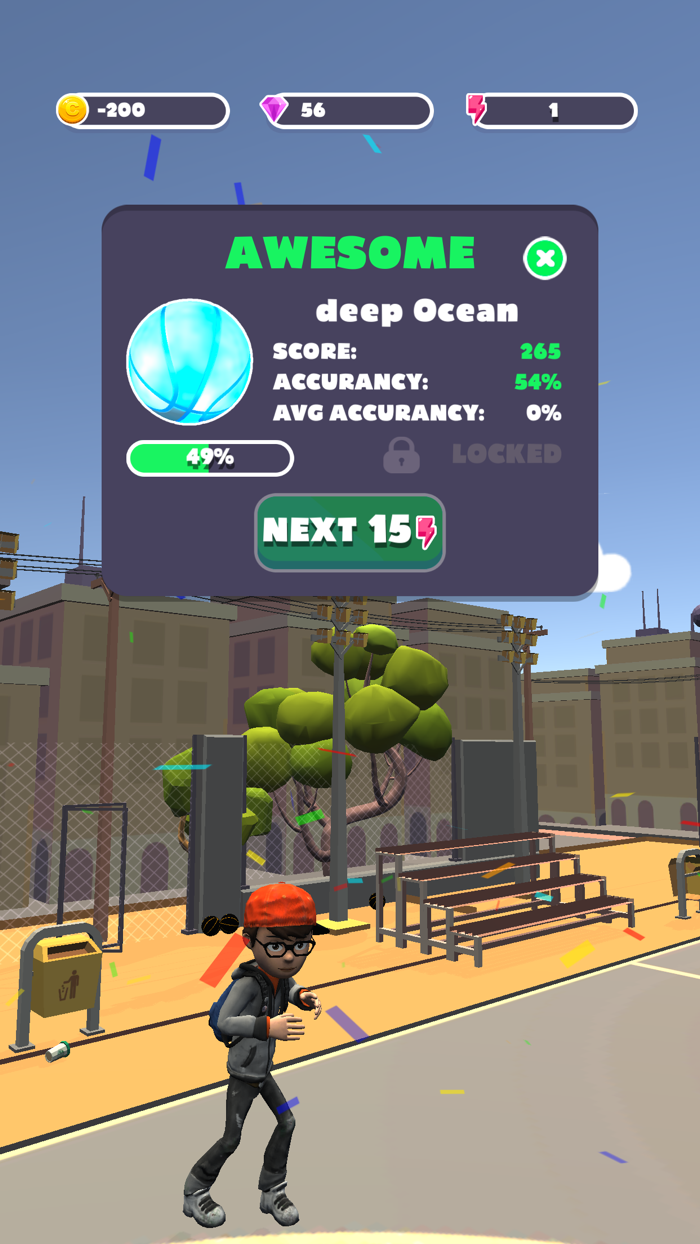Click the locked padlock reward
This screenshot has width=700, height=1244.
[401, 455]
